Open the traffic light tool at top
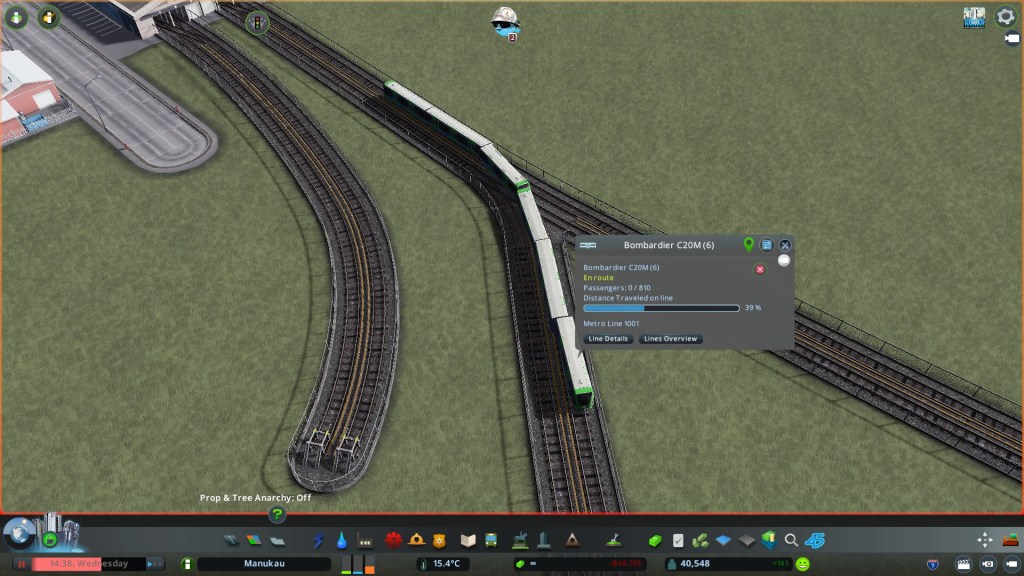The image size is (1024, 576). pos(257,21)
